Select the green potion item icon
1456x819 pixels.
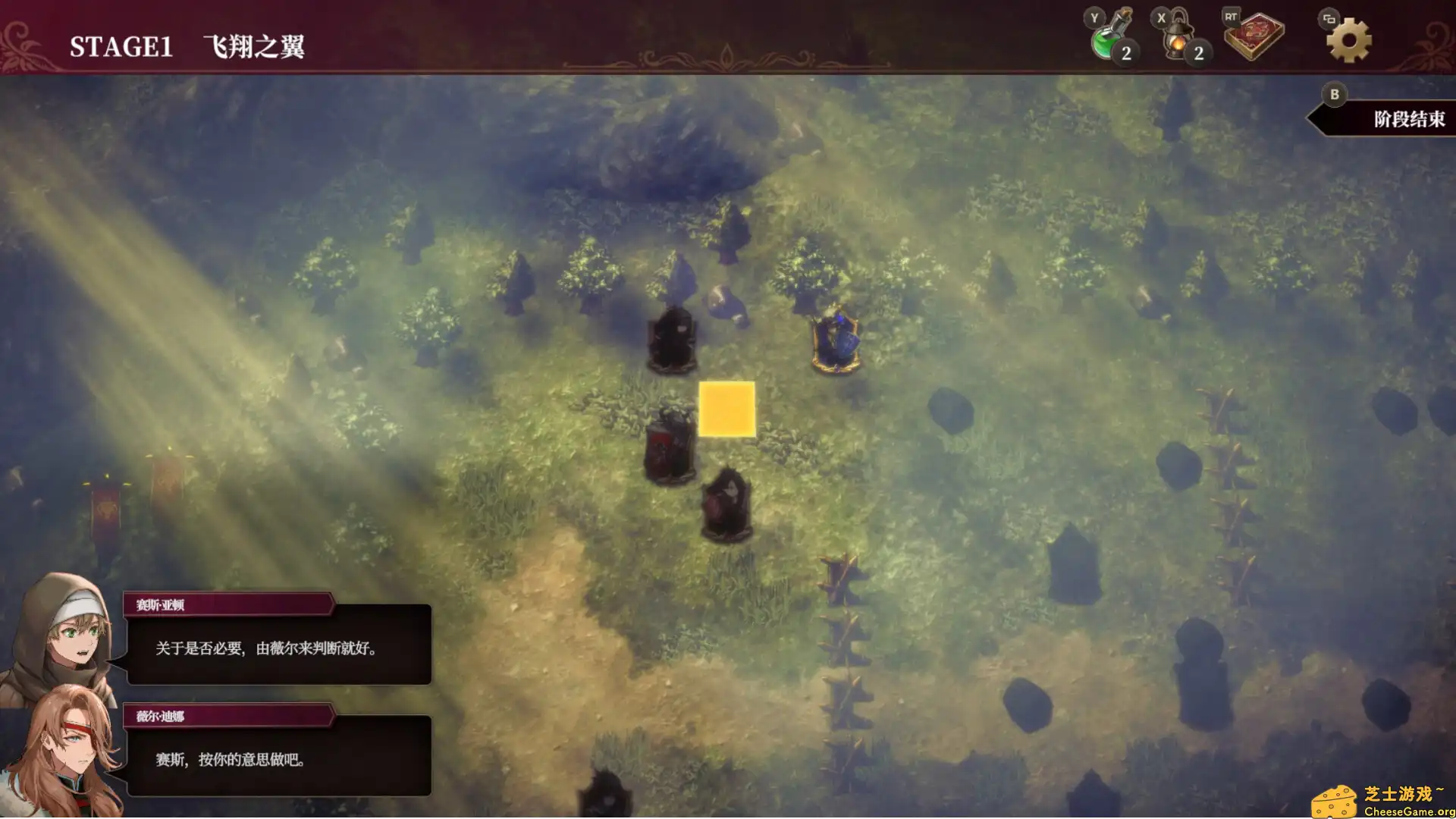1106,42
